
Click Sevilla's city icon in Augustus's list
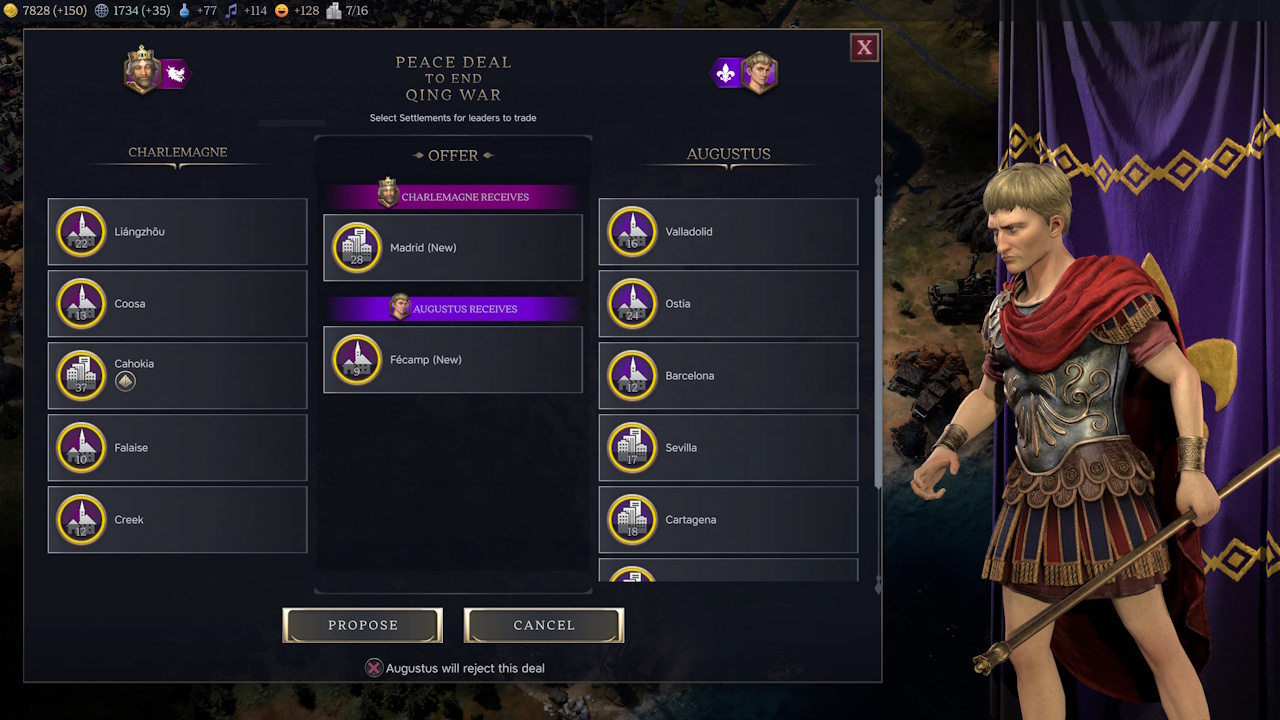631,447
